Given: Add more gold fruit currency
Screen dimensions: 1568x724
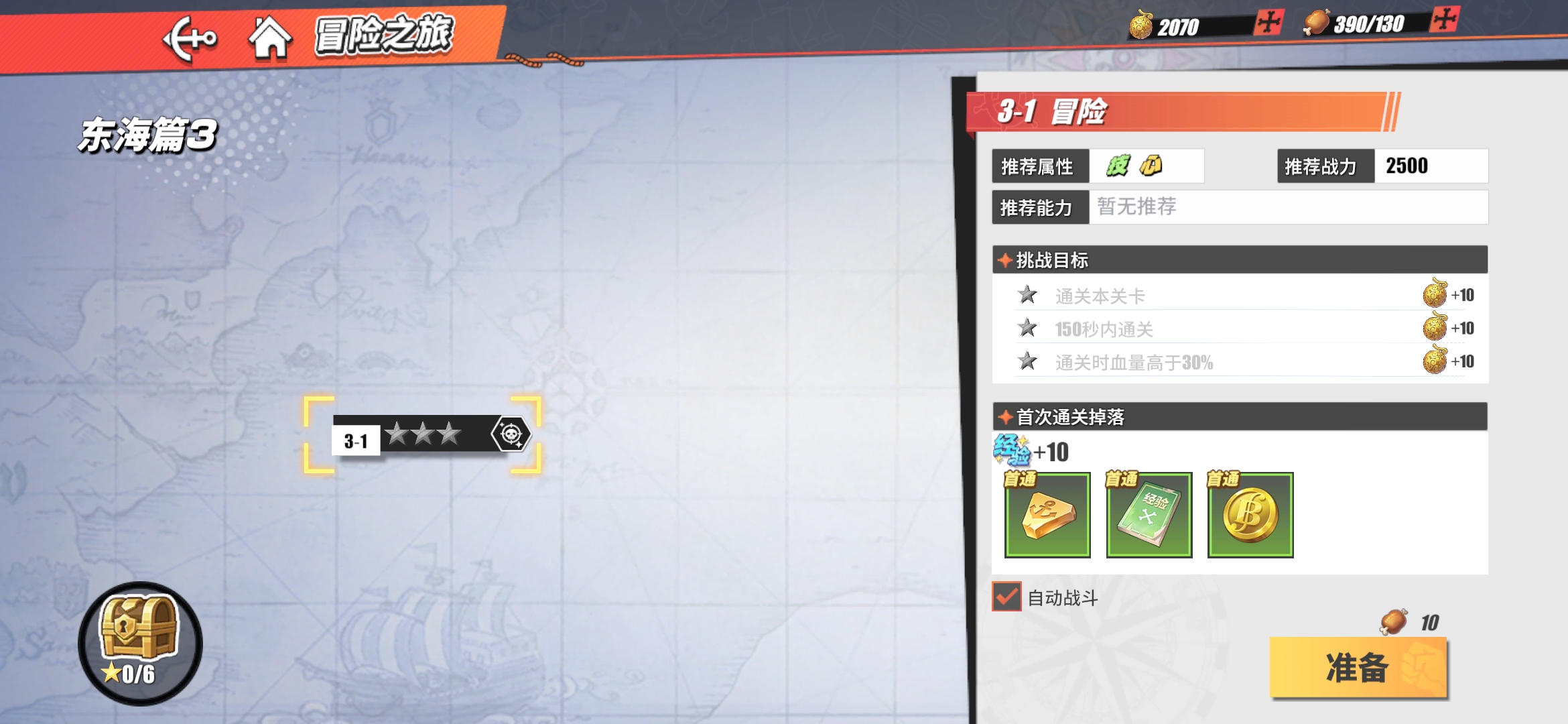Looking at the screenshot, I should [x=1268, y=23].
